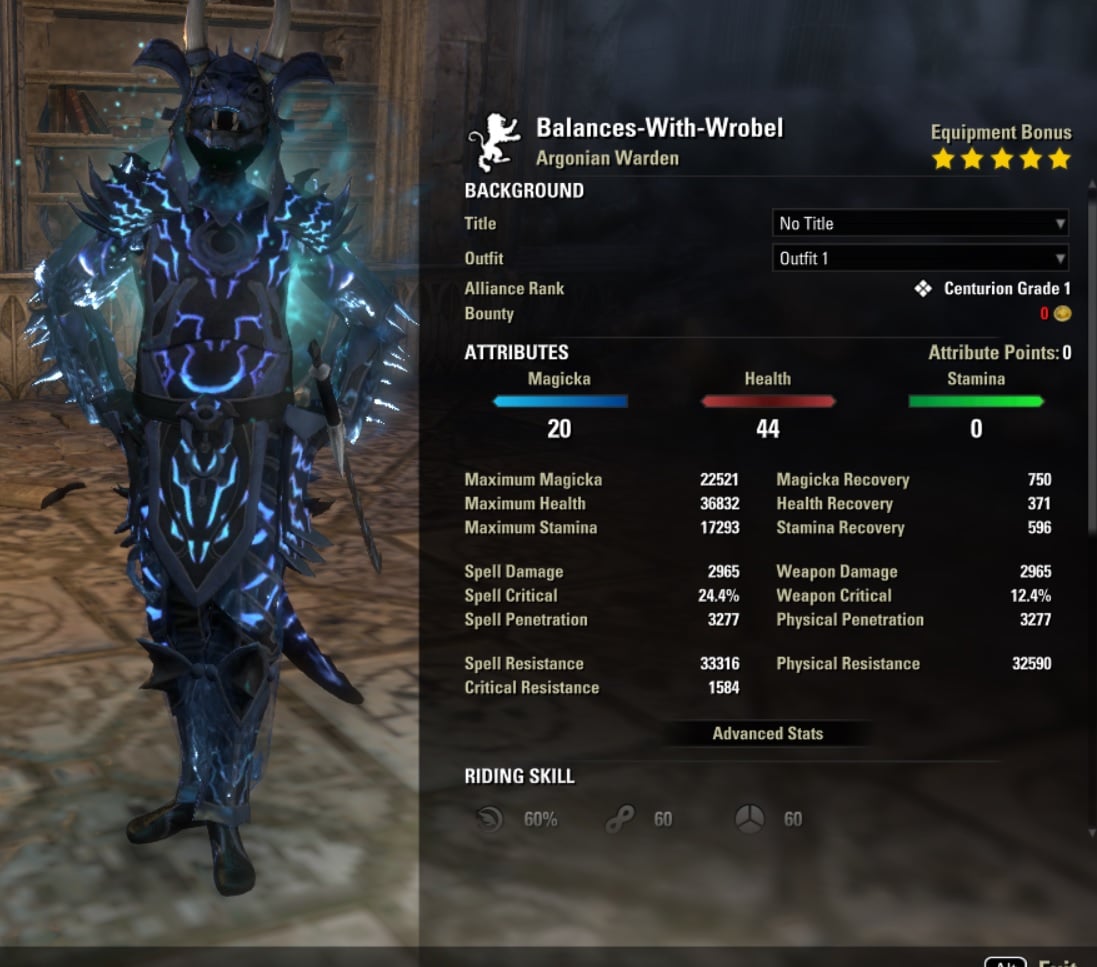
Task: Click the riding stamina icon
Action: (620, 819)
